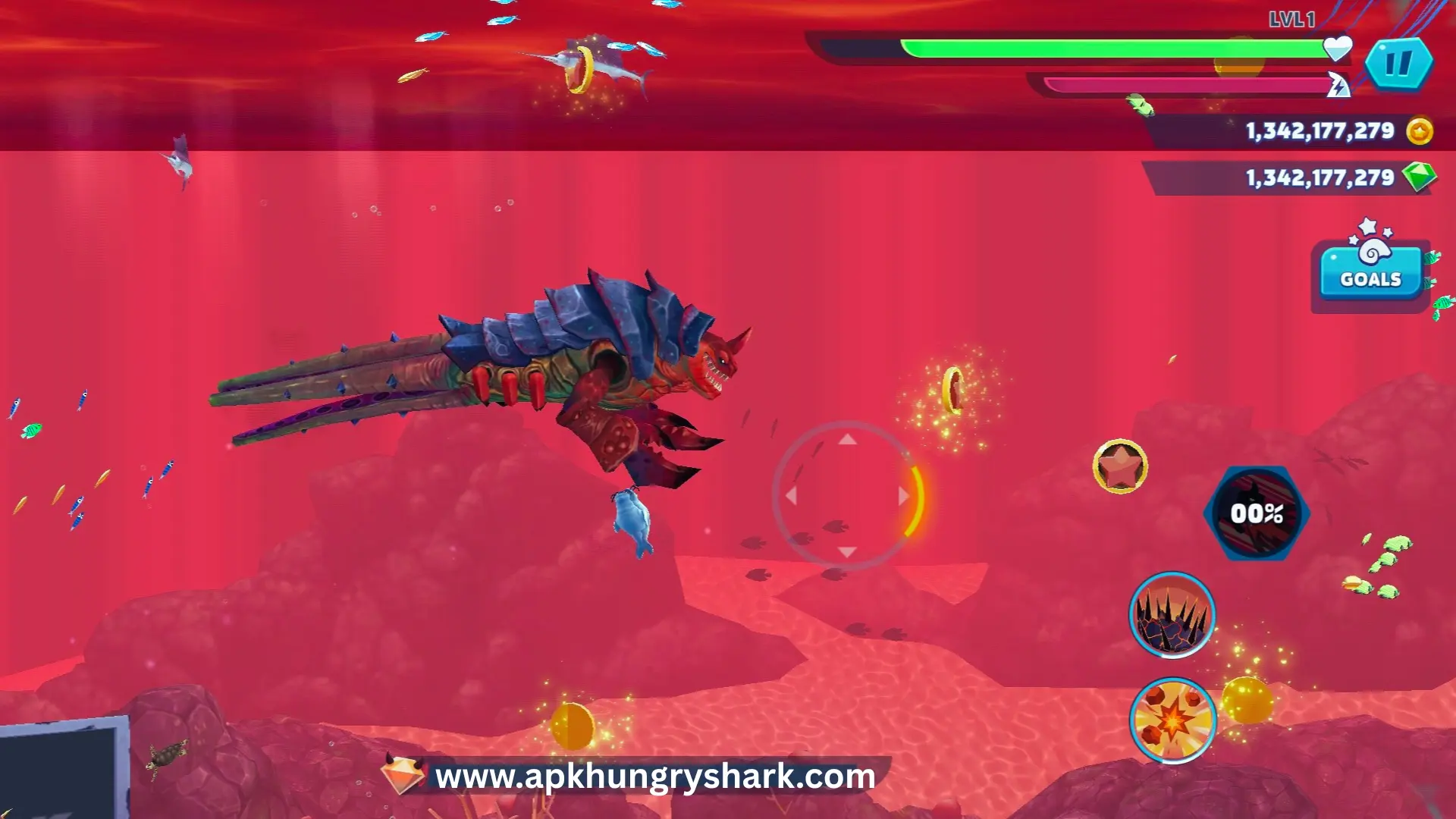Tap the 00% boost meter hexagon
The width and height of the screenshot is (1456, 819).
pos(1257,513)
